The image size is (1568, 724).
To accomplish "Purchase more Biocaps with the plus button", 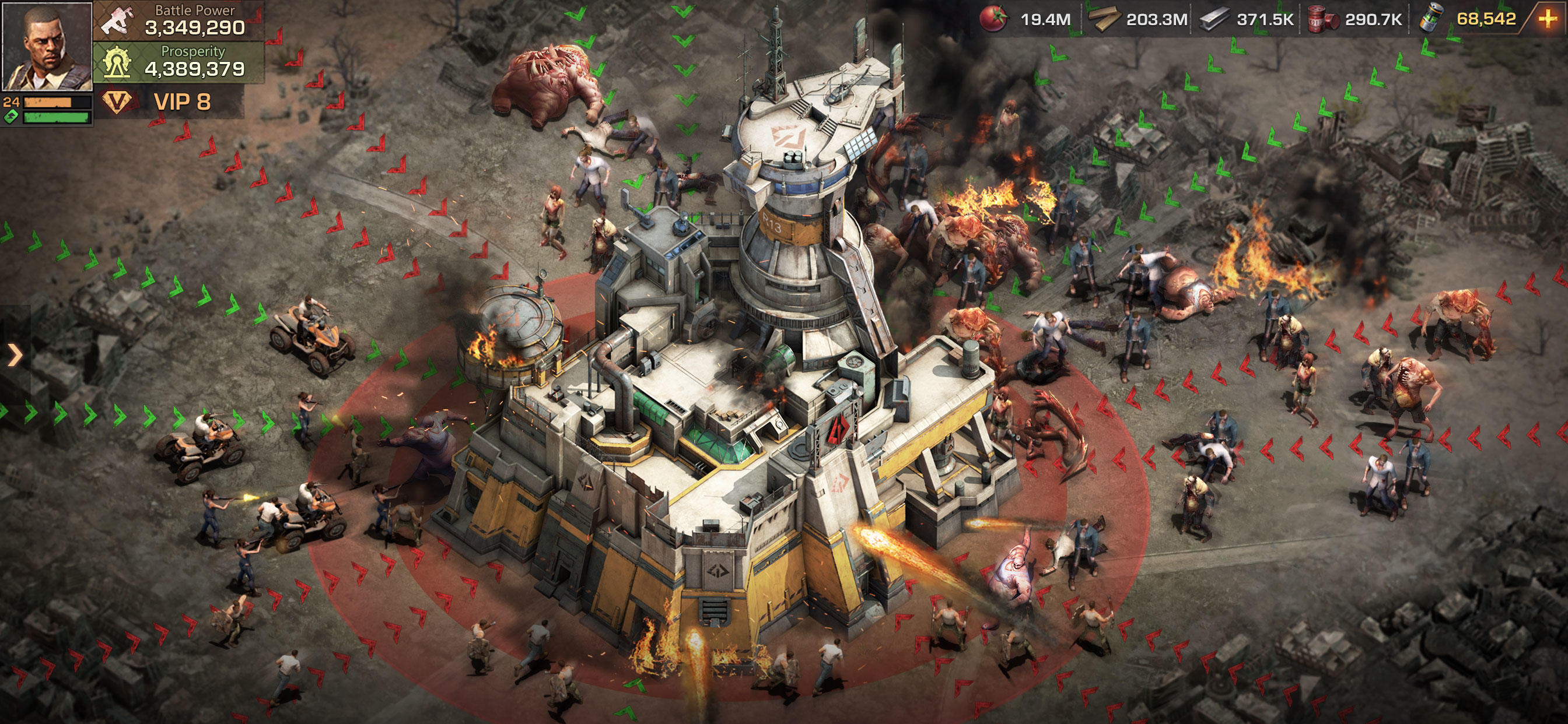I will (1549, 18).
